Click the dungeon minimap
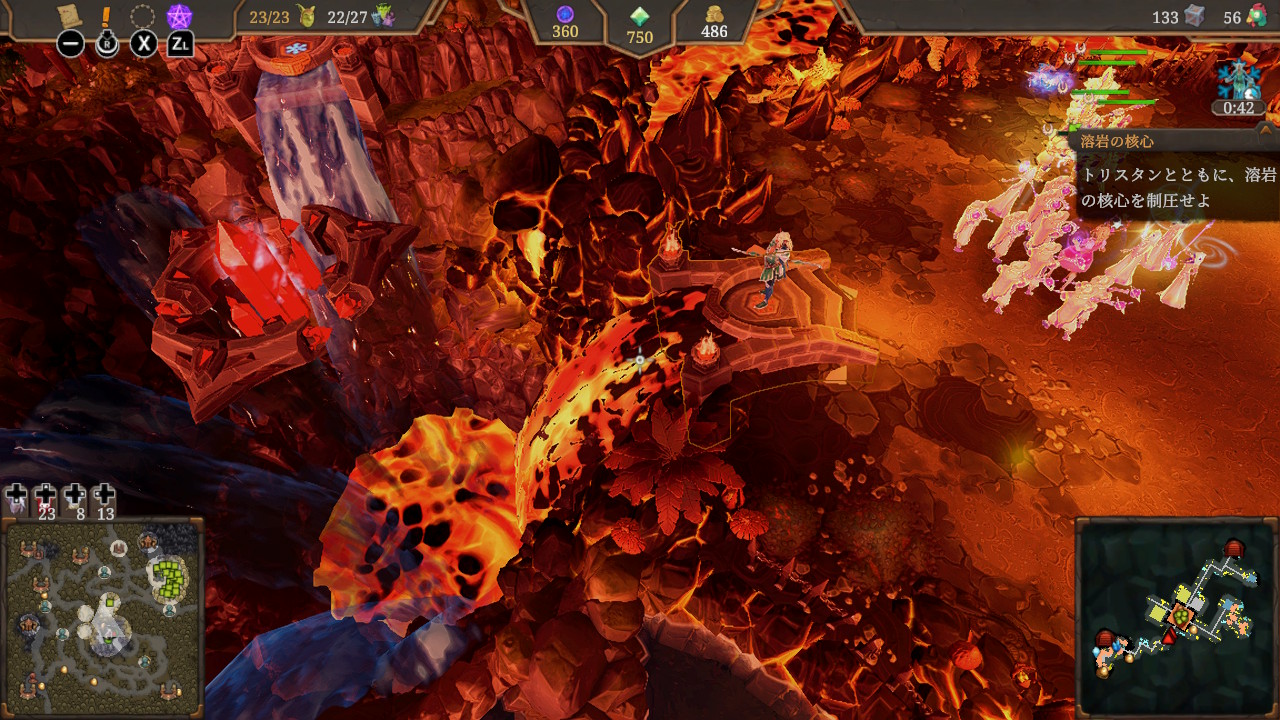This screenshot has height=720, width=1280. [1176, 615]
